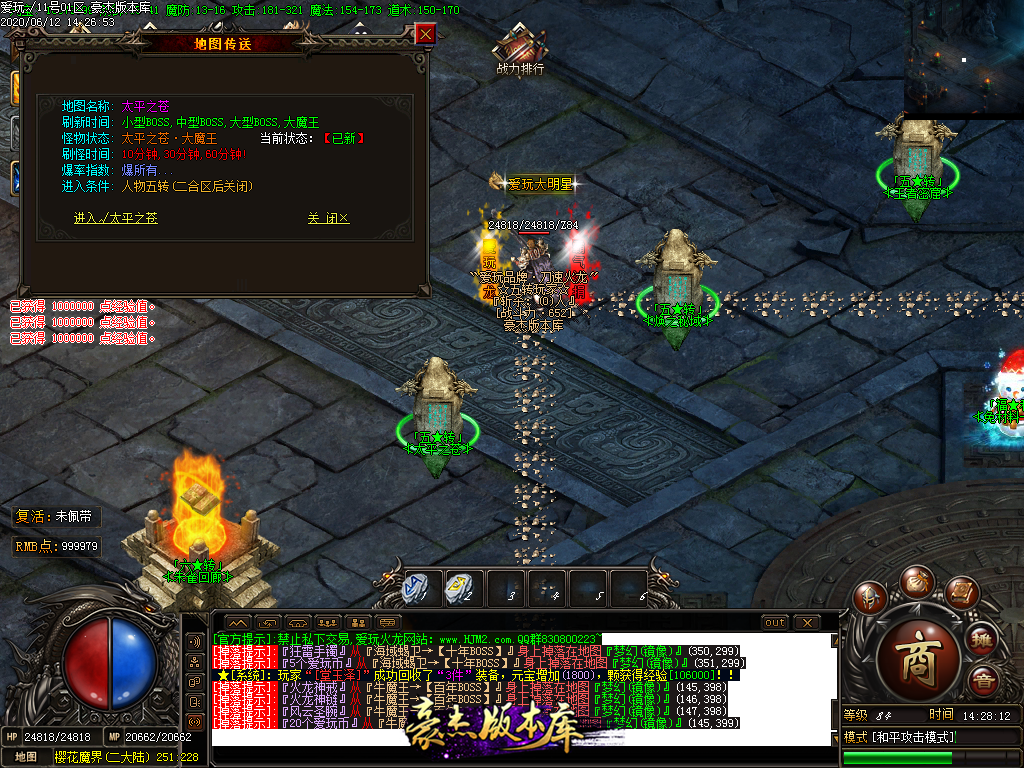Open the 摊 stall button
Image resolution: width=1024 pixels, height=768 pixels.
[x=983, y=638]
